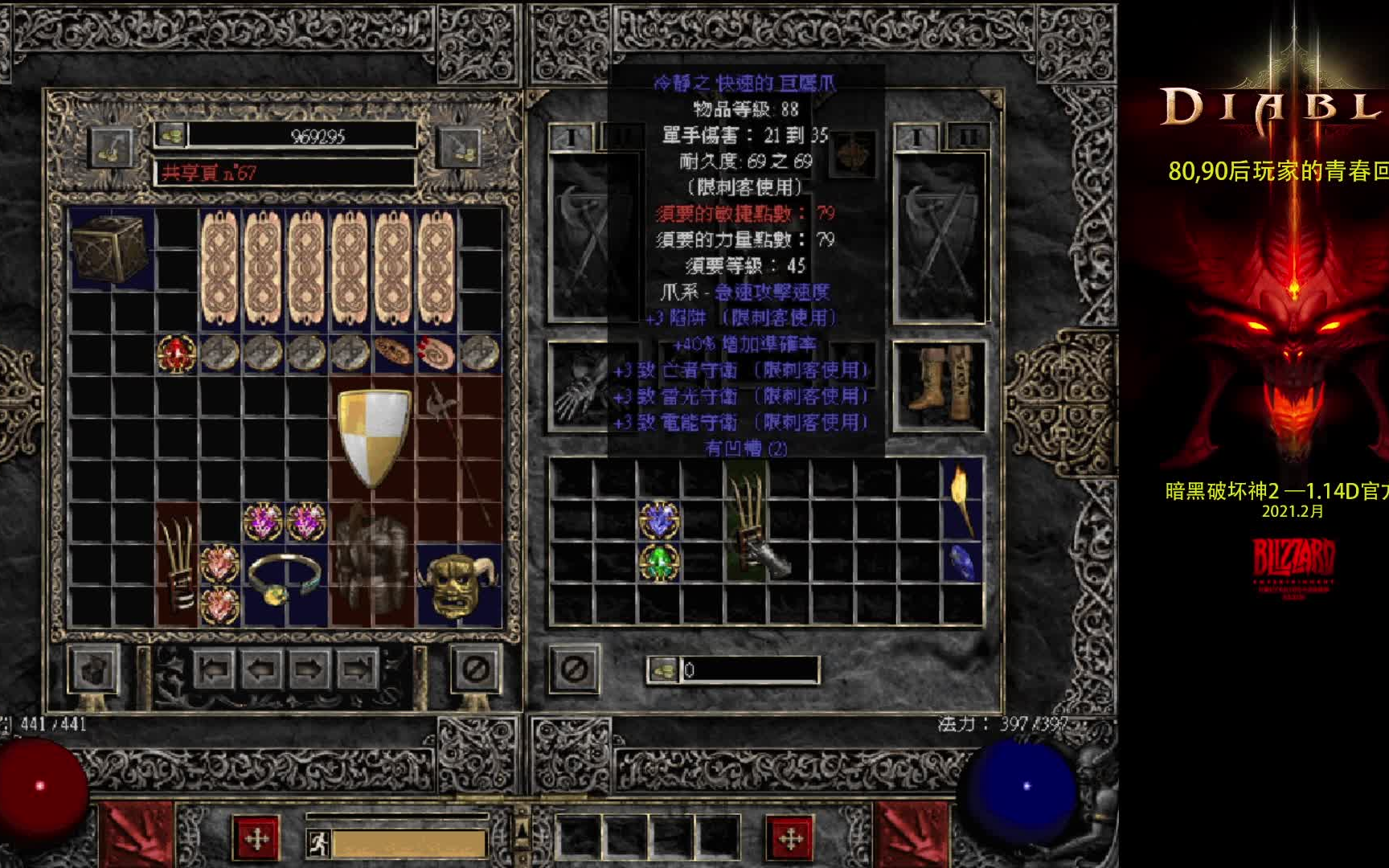Toggle run mode with the running icon
The width and height of the screenshot is (1389, 868).
point(319,842)
